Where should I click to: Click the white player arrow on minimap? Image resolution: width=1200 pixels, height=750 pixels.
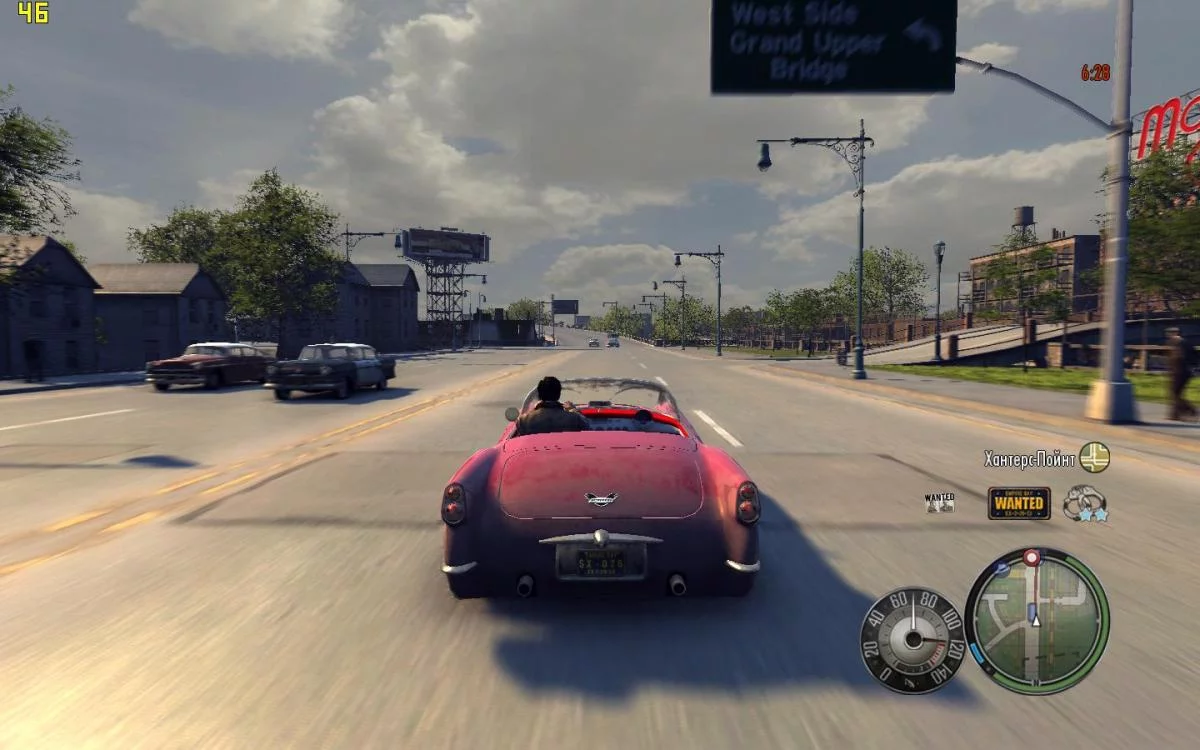coord(1037,620)
